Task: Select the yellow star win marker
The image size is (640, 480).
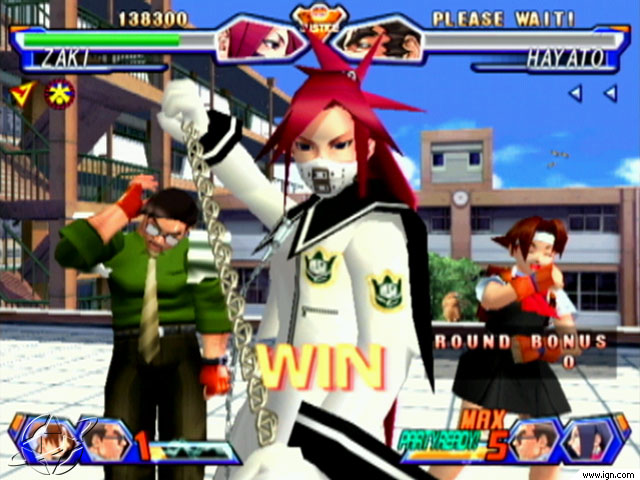Action: click(x=61, y=95)
